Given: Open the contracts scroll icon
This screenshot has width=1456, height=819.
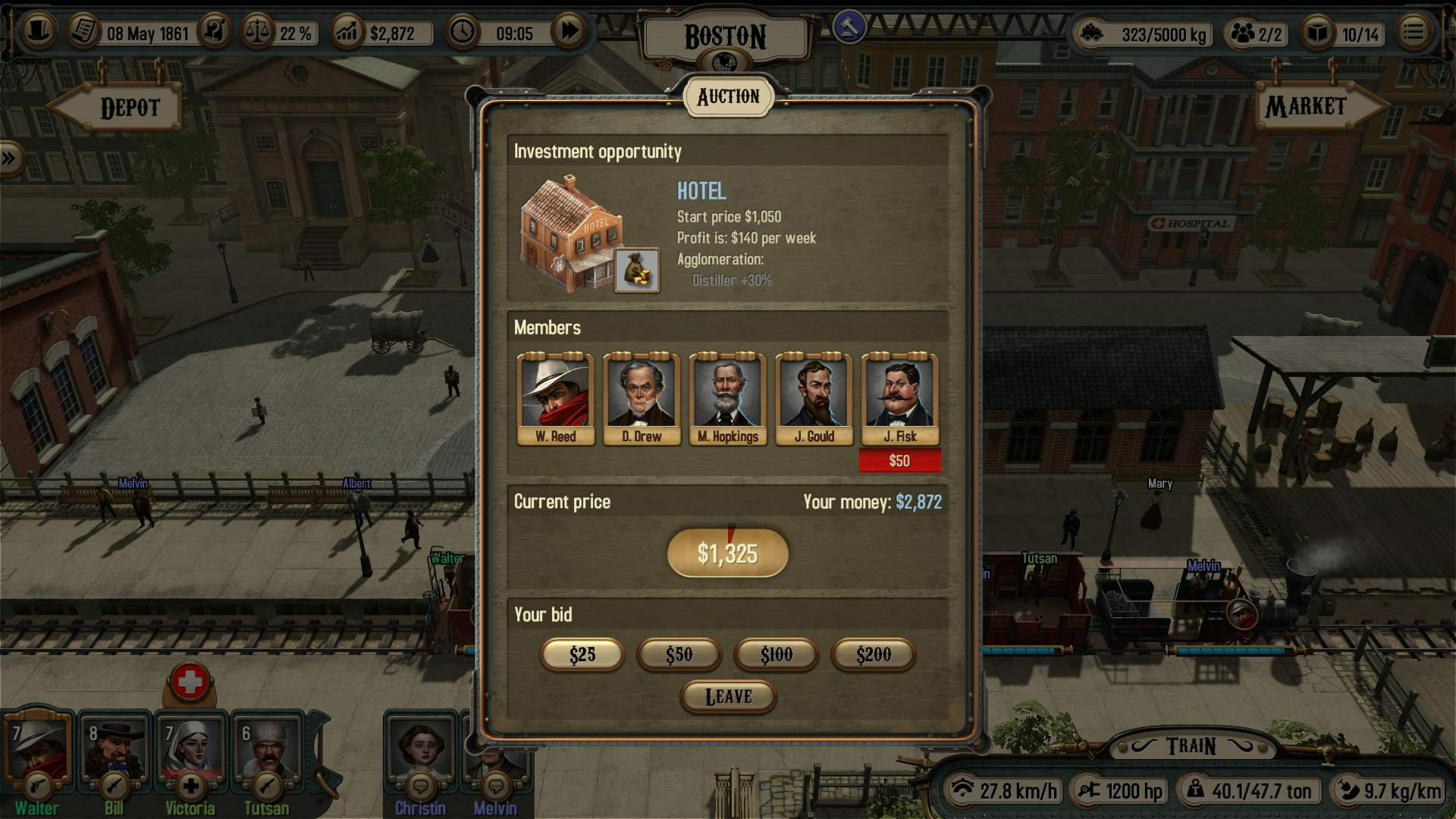Looking at the screenshot, I should point(216,30).
